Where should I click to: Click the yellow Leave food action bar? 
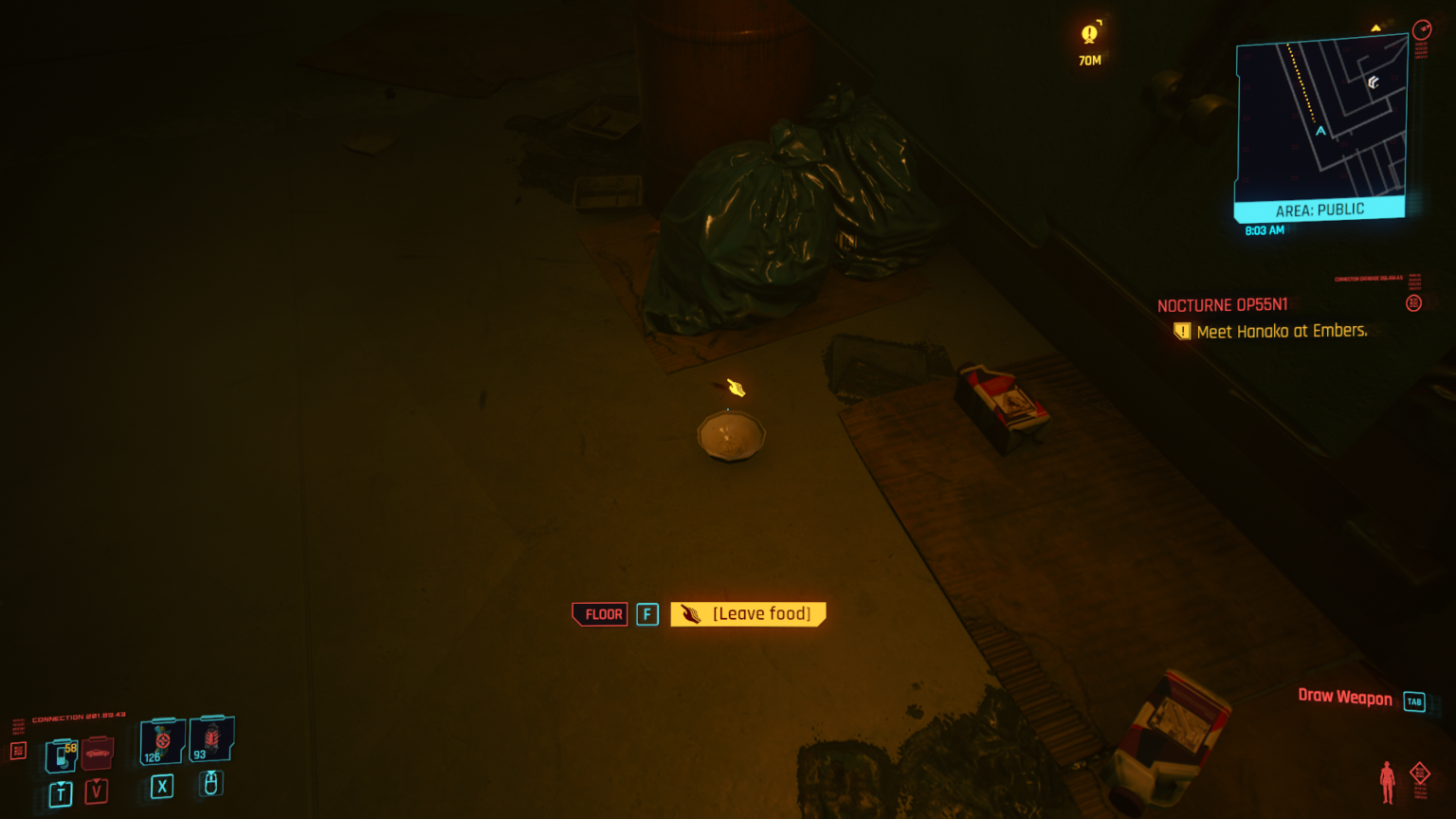point(748,613)
